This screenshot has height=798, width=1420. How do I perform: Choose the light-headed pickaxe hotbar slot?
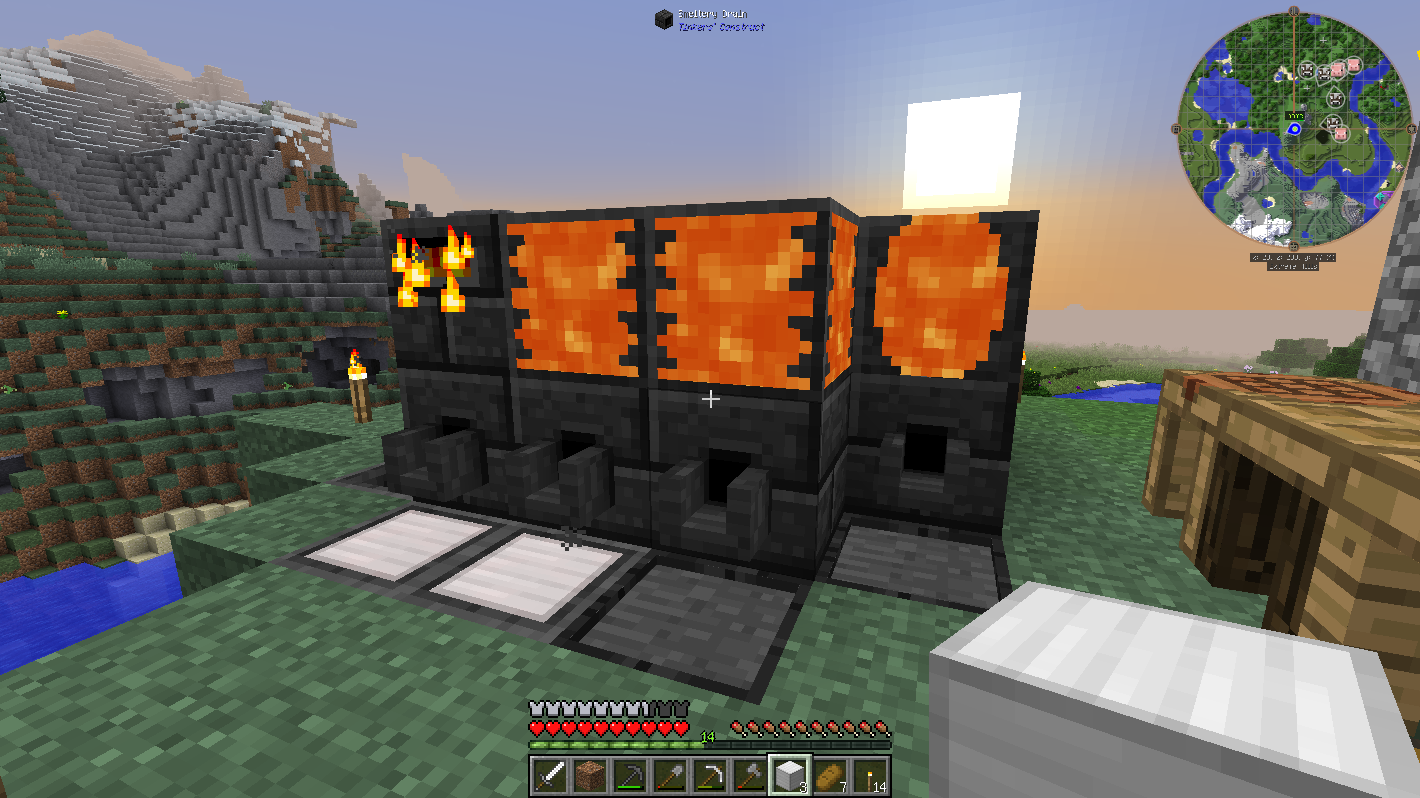tap(709, 775)
